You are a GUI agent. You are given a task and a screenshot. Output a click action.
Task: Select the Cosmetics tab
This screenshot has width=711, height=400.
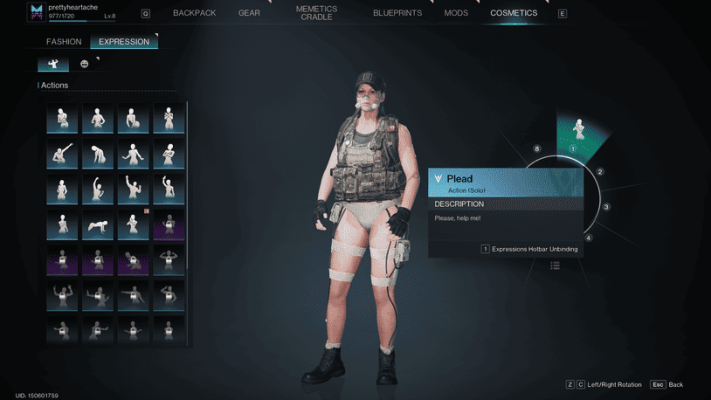(x=513, y=13)
